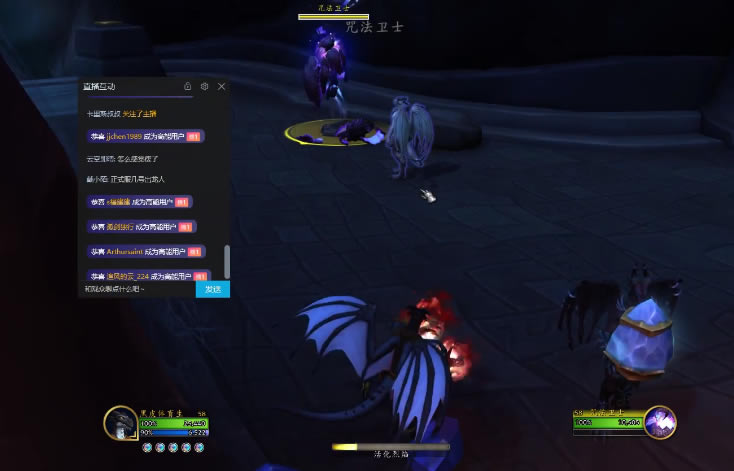Click the chat panel scrollbar
Image resolution: width=734 pixels, height=471 pixels.
(x=227, y=262)
